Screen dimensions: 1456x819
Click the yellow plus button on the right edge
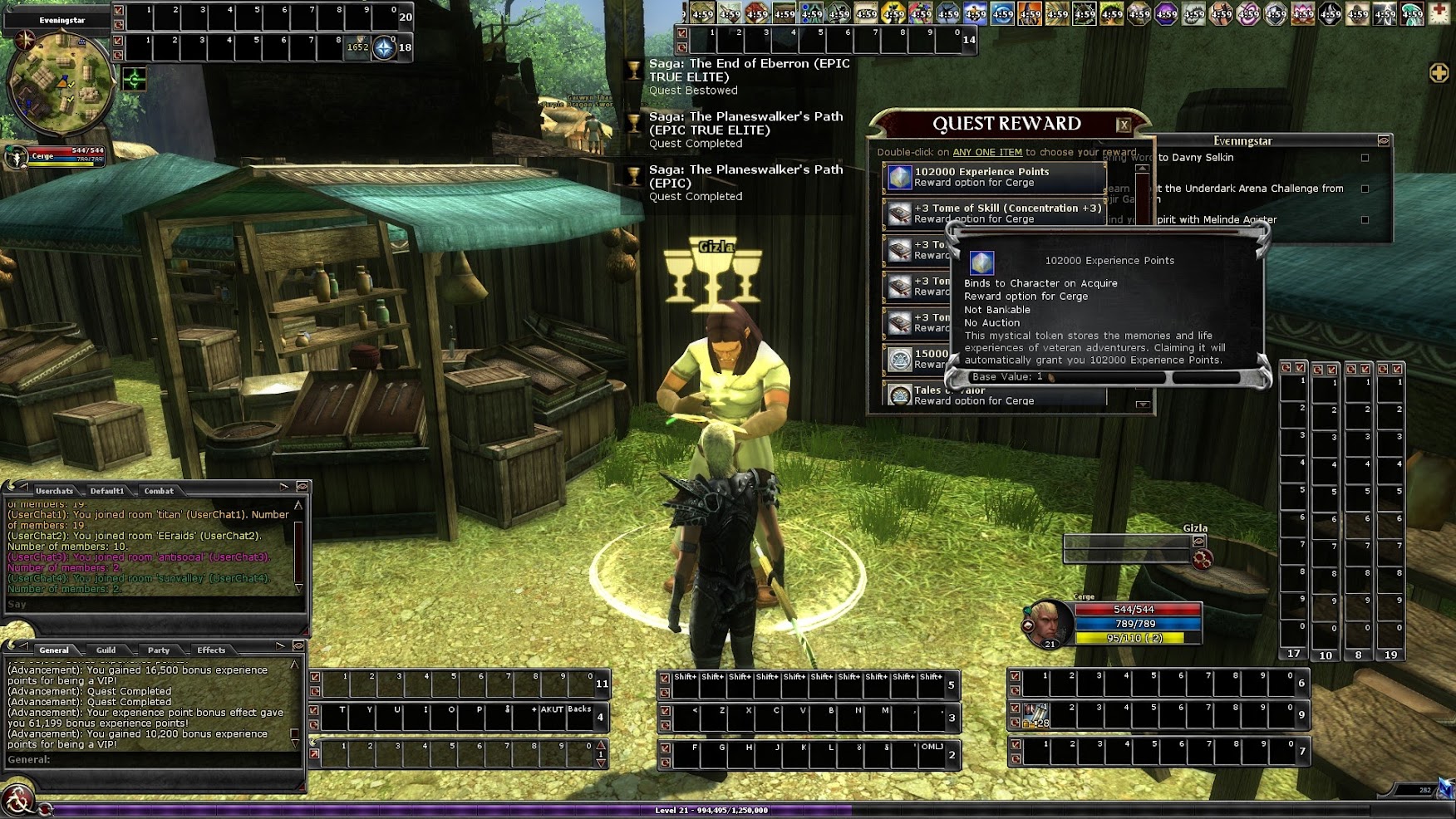point(1439,73)
